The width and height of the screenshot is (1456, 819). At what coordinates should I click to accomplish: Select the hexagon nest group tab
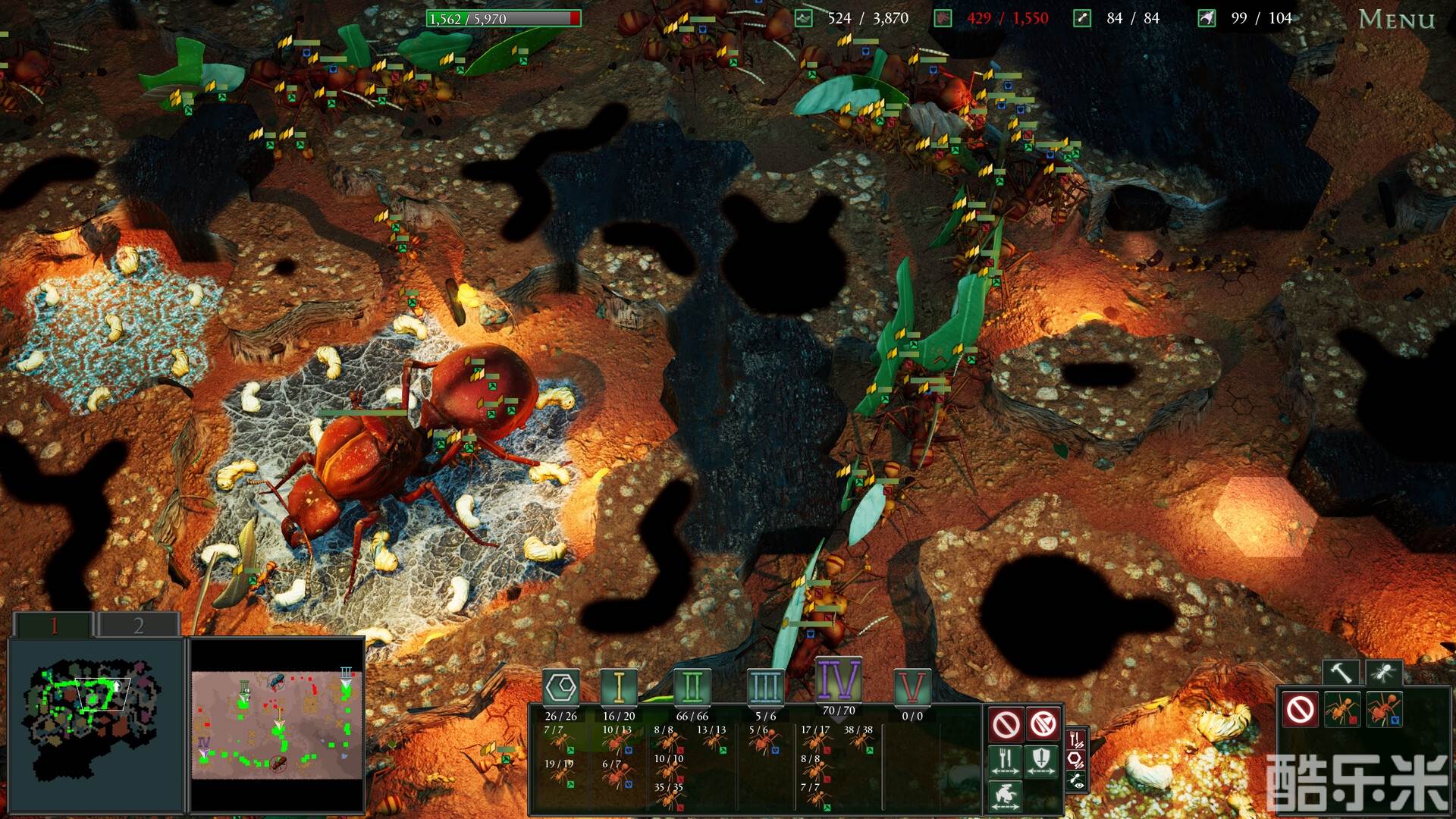(561, 688)
